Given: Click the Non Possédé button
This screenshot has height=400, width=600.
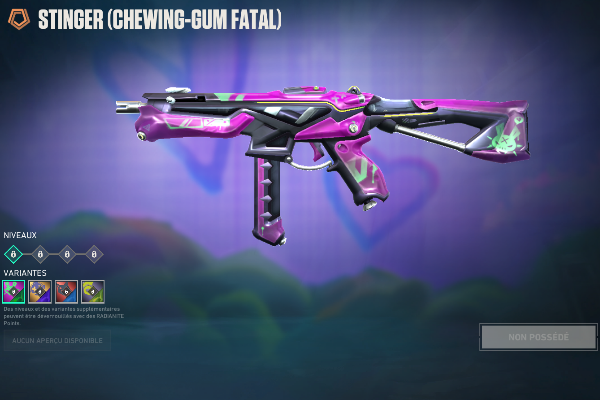Looking at the screenshot, I should pyautogui.click(x=538, y=337).
